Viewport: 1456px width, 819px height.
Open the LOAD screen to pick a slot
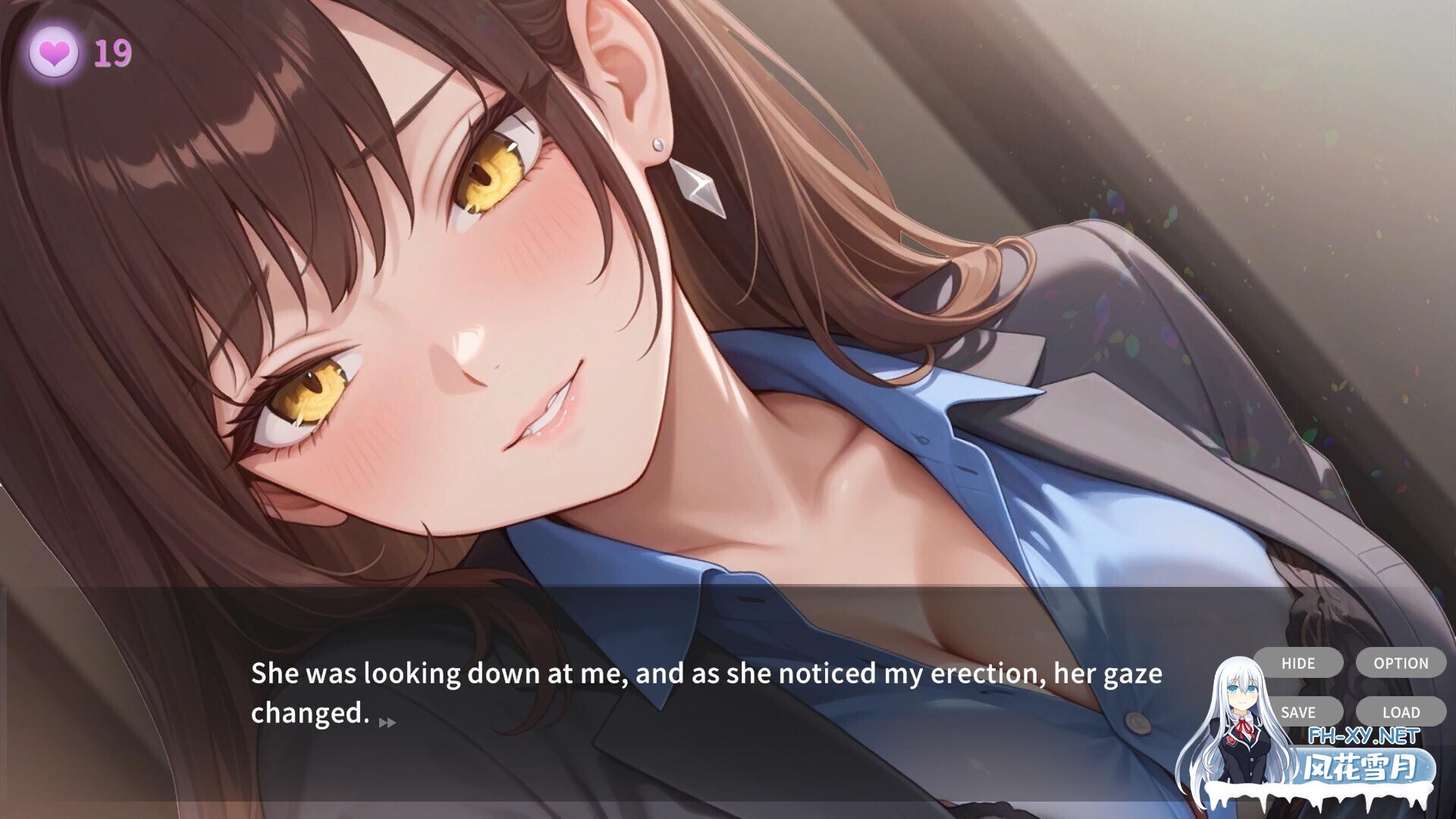1401,712
